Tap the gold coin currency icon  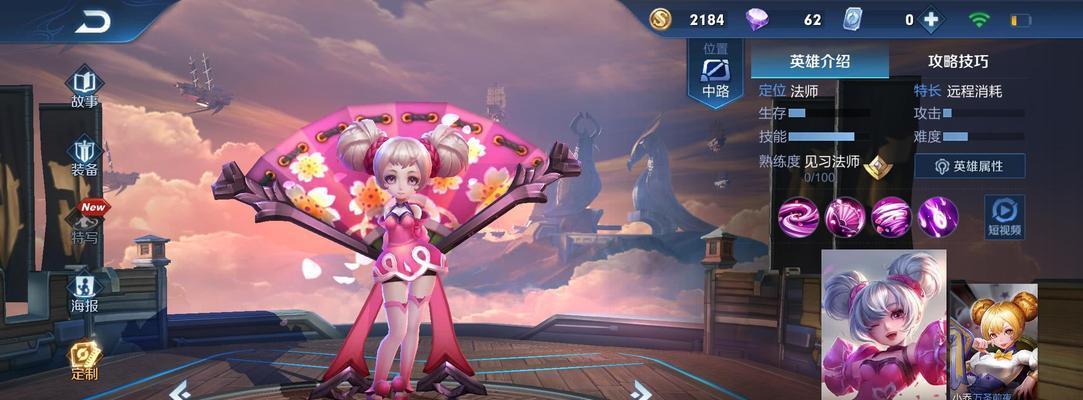660,20
